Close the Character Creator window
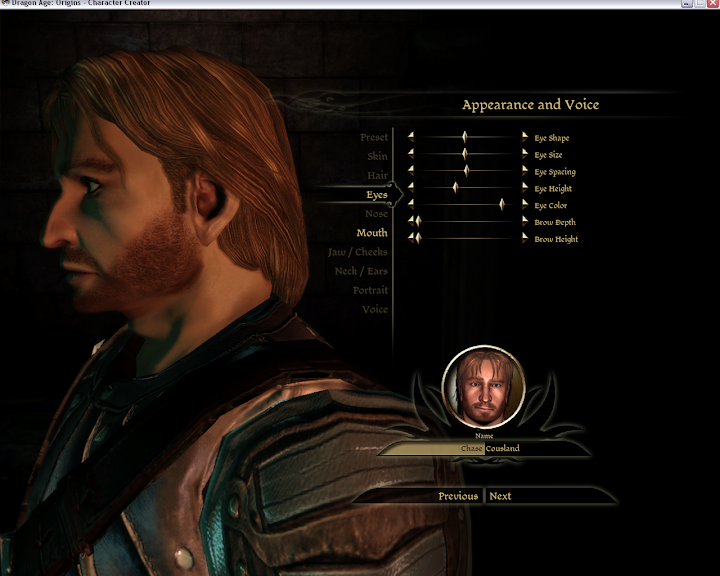720x576 pixels. [711, 4]
